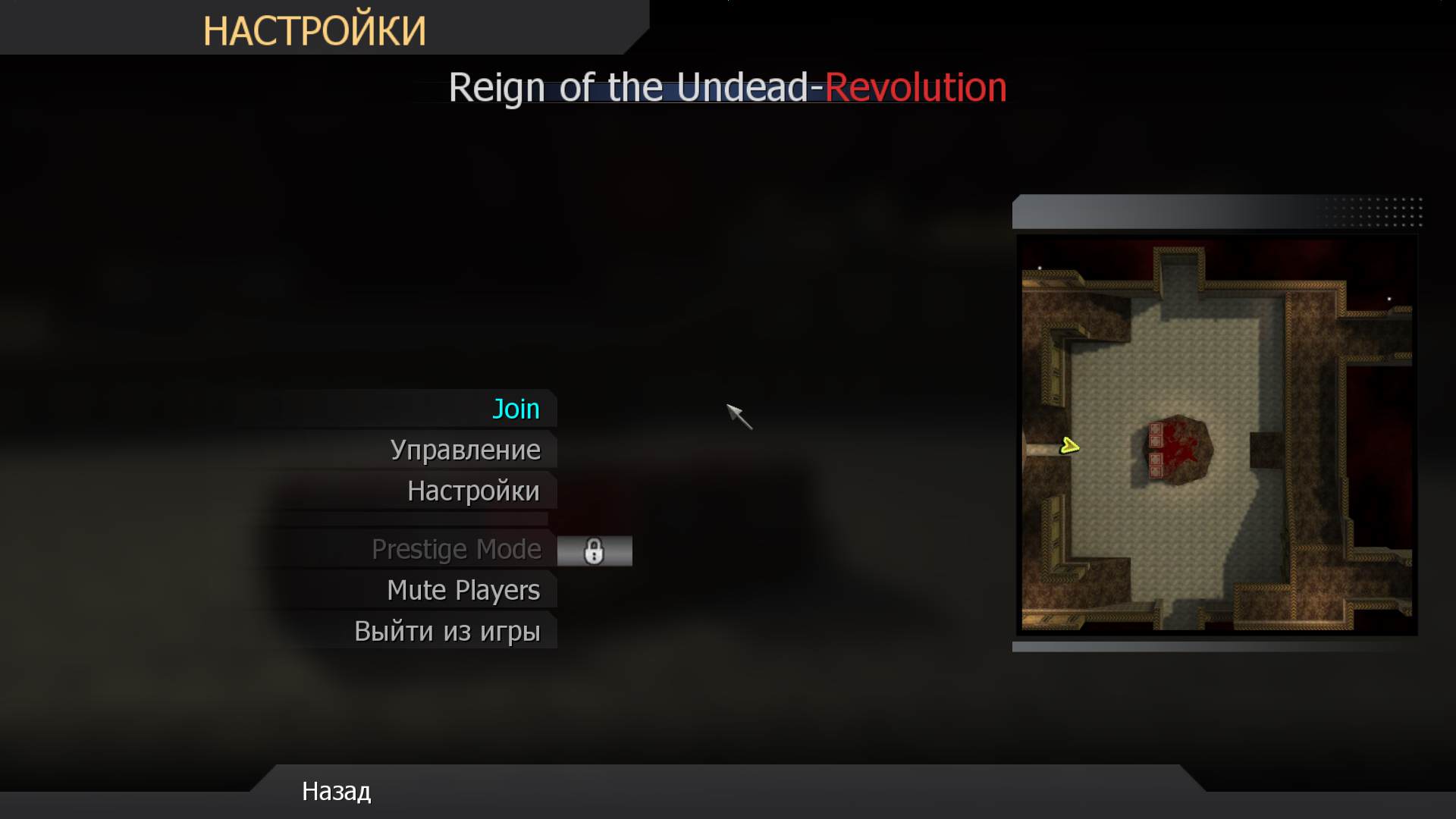Choose the locked Prestige Mode entry
Image resolution: width=1456 pixels, height=819 pixels.
456,549
